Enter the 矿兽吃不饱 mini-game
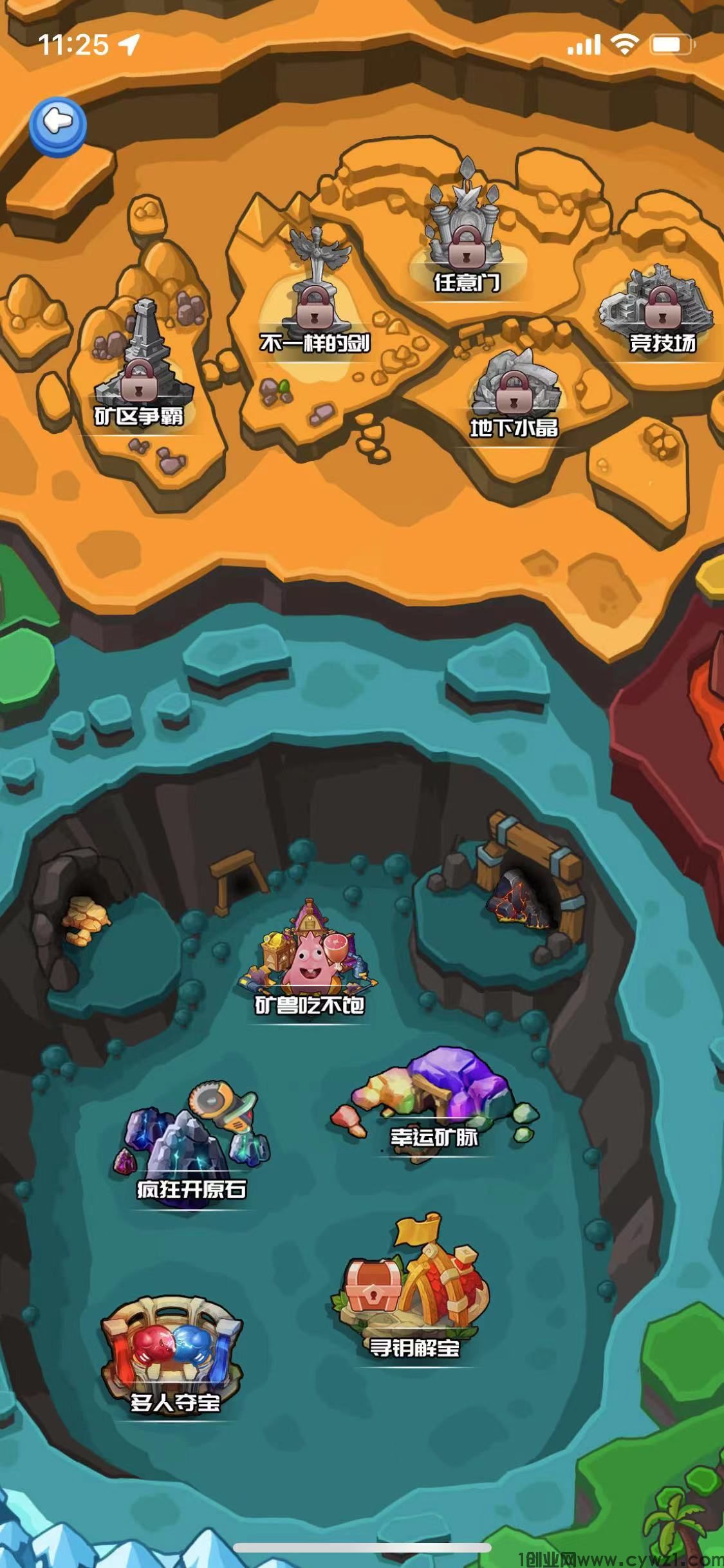 click(x=309, y=959)
